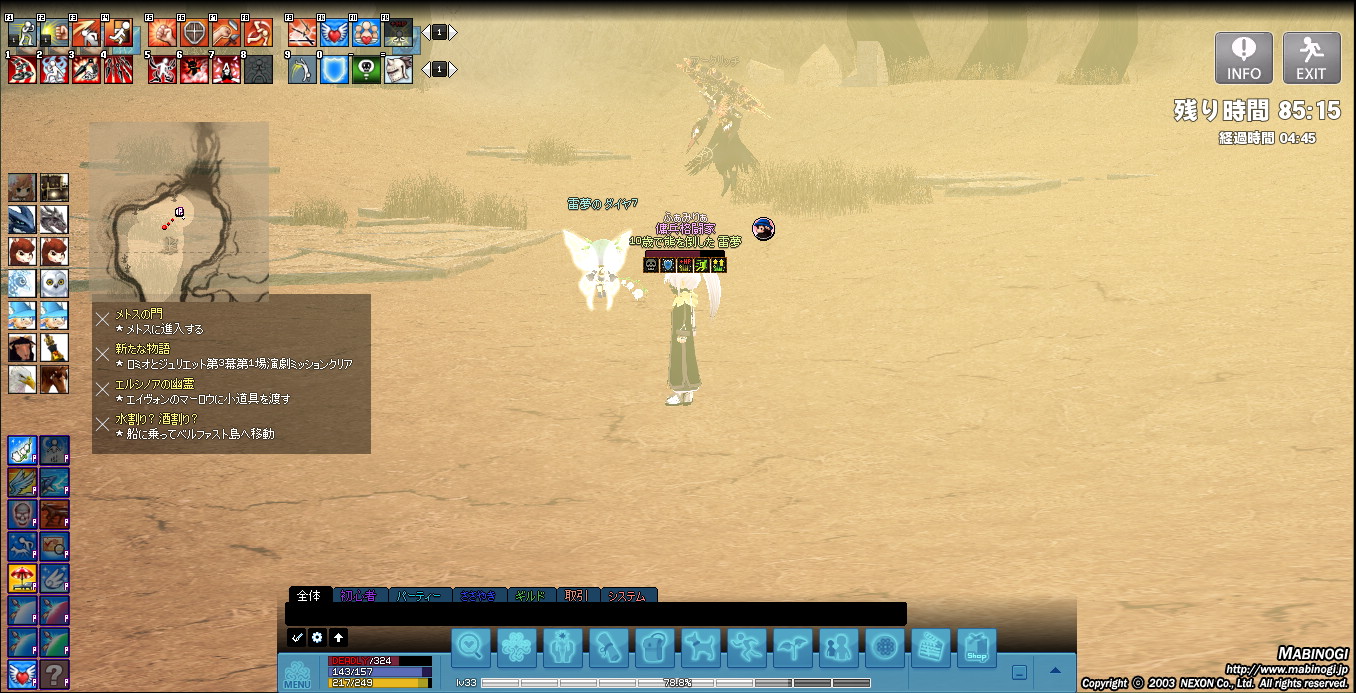Open the quest scroll button
Screen dimensions: 1356x693
[x=609, y=648]
